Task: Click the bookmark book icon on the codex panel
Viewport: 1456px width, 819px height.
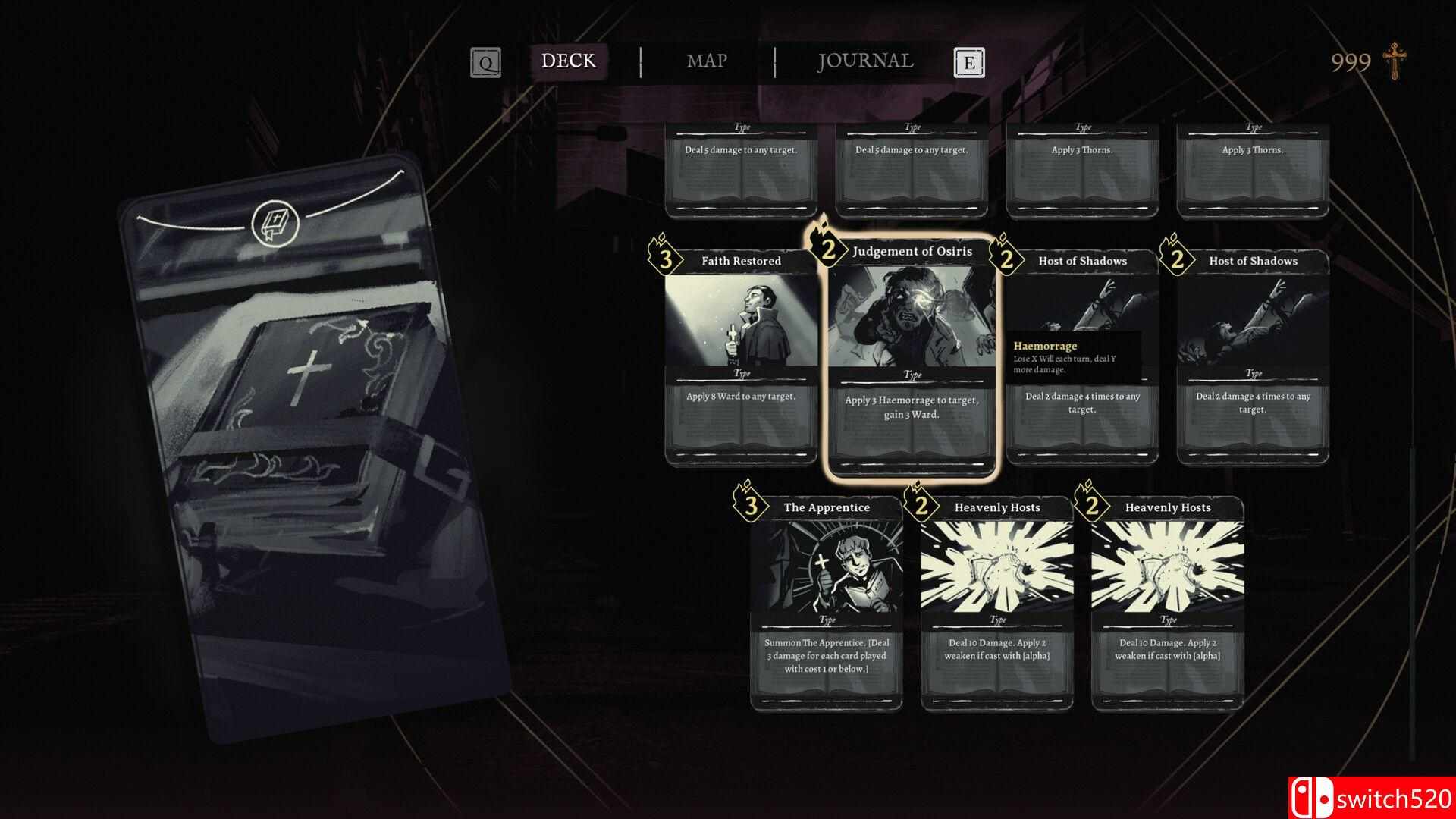Action: point(278,220)
